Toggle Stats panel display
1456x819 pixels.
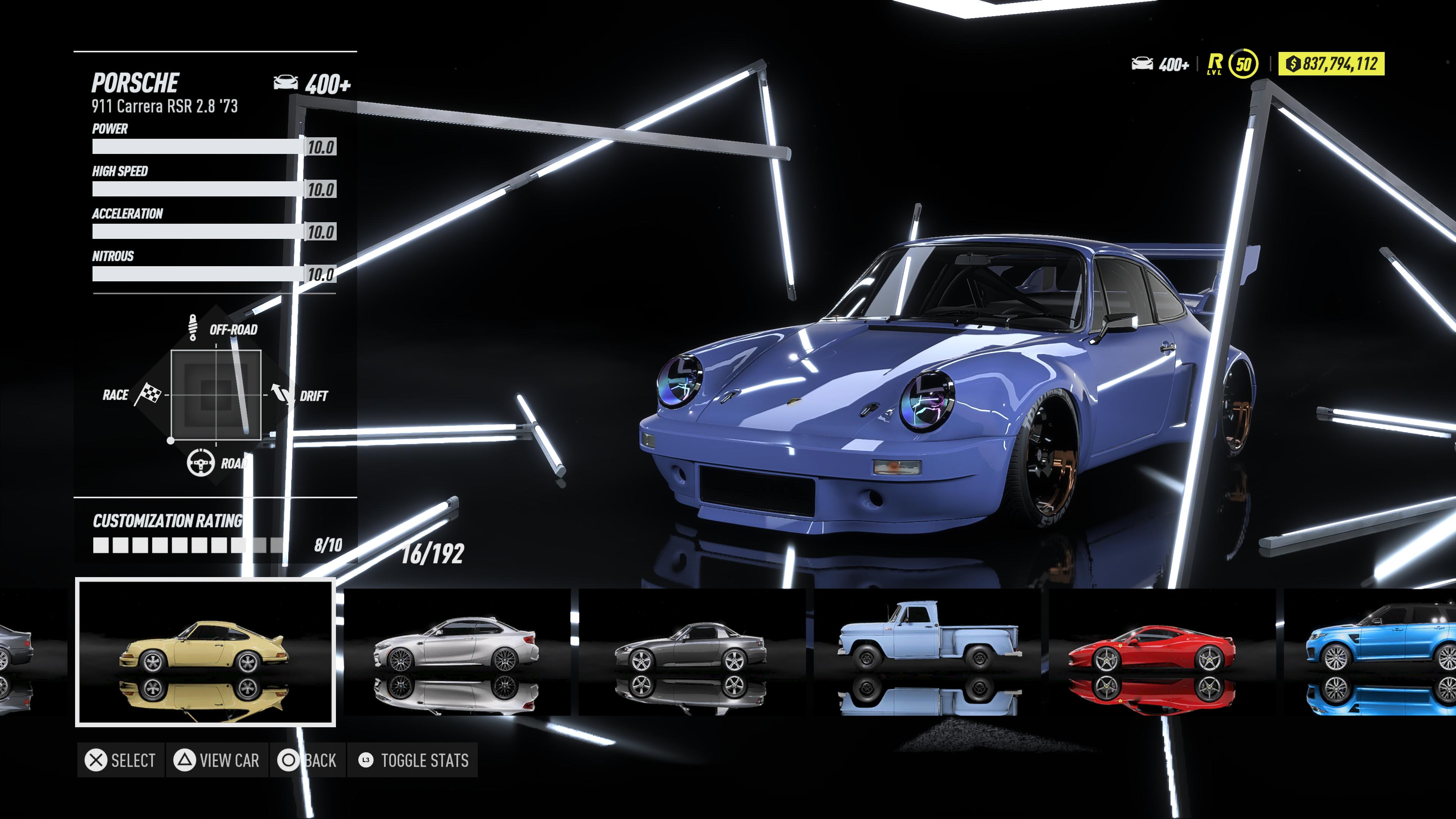coord(413,760)
